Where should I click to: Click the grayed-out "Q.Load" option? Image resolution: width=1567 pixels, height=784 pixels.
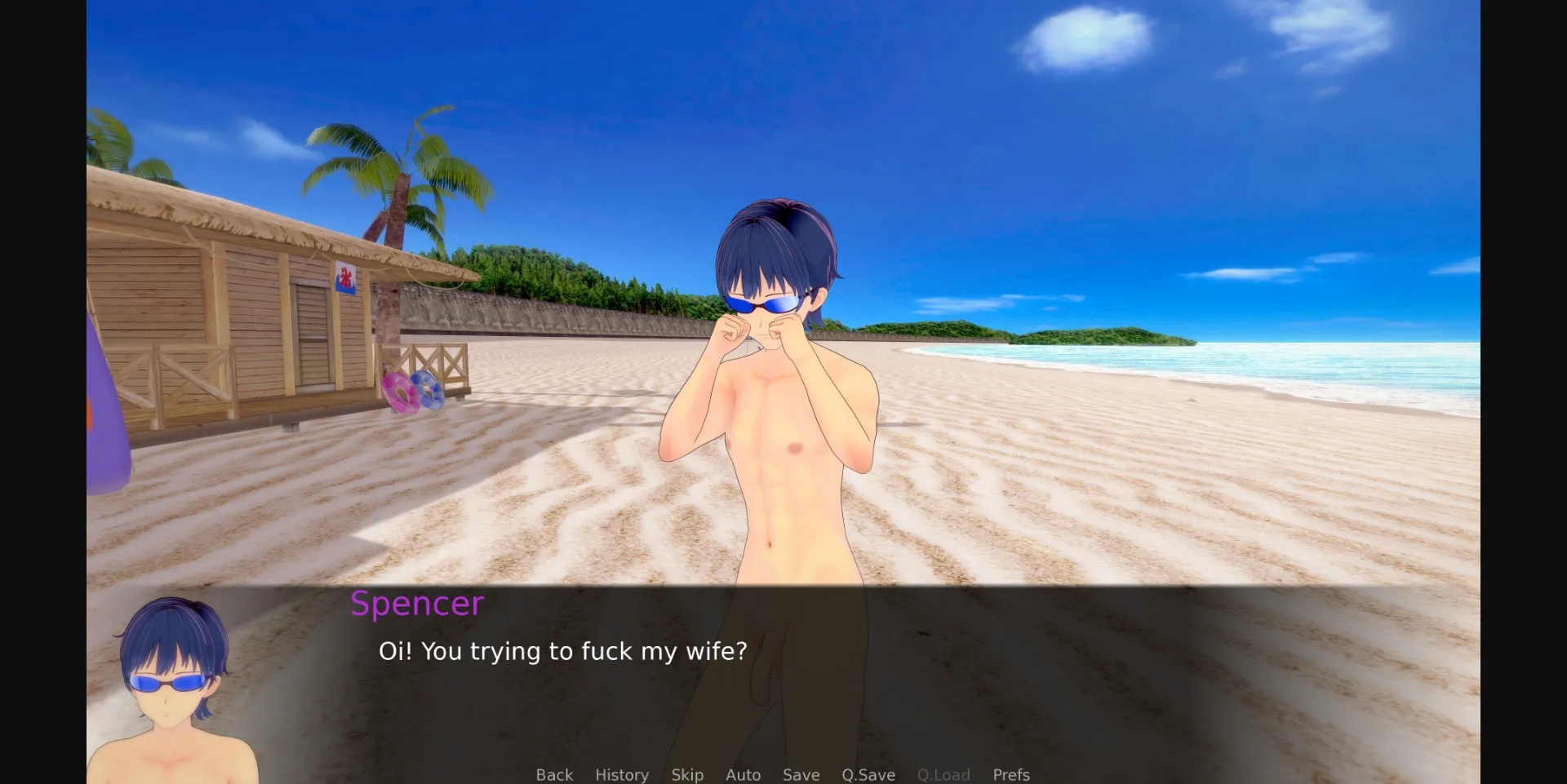(943, 775)
